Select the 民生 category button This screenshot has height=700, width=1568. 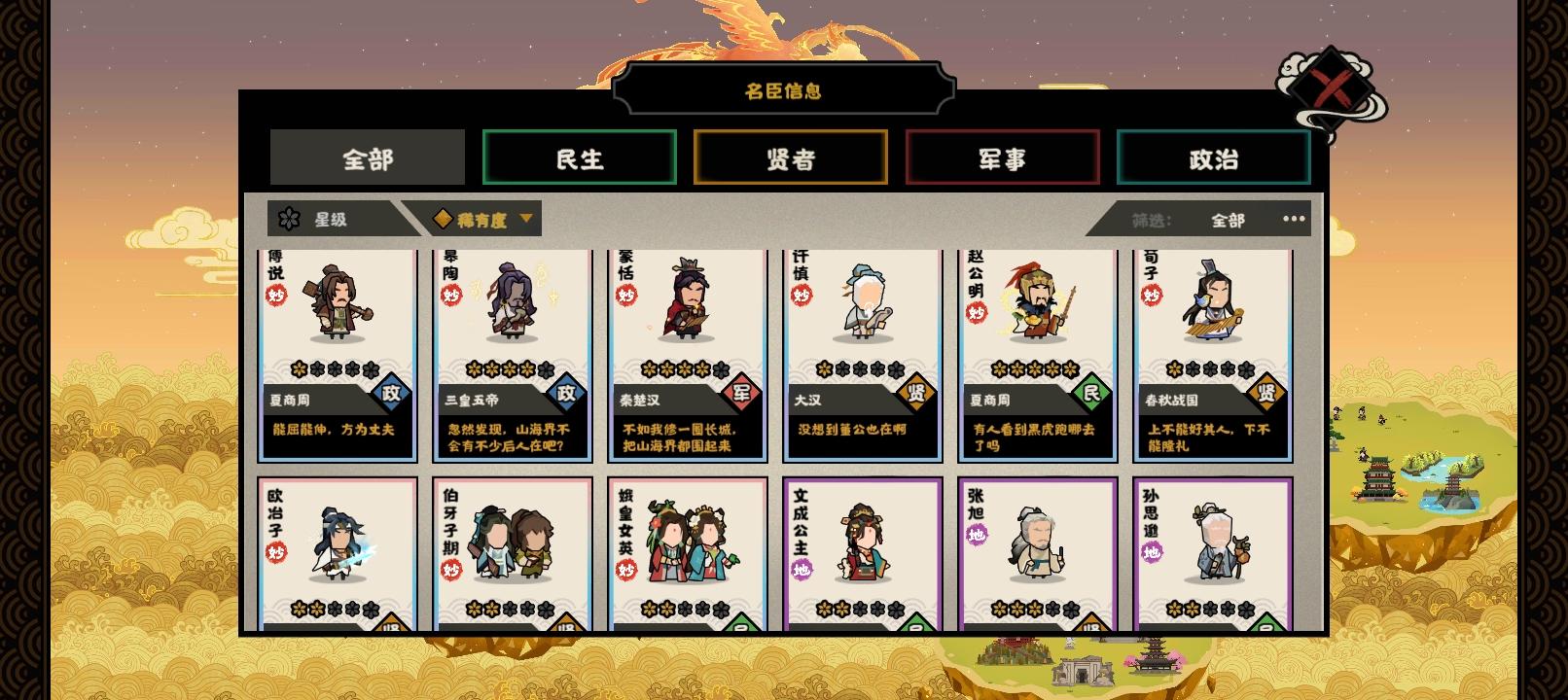(579, 157)
